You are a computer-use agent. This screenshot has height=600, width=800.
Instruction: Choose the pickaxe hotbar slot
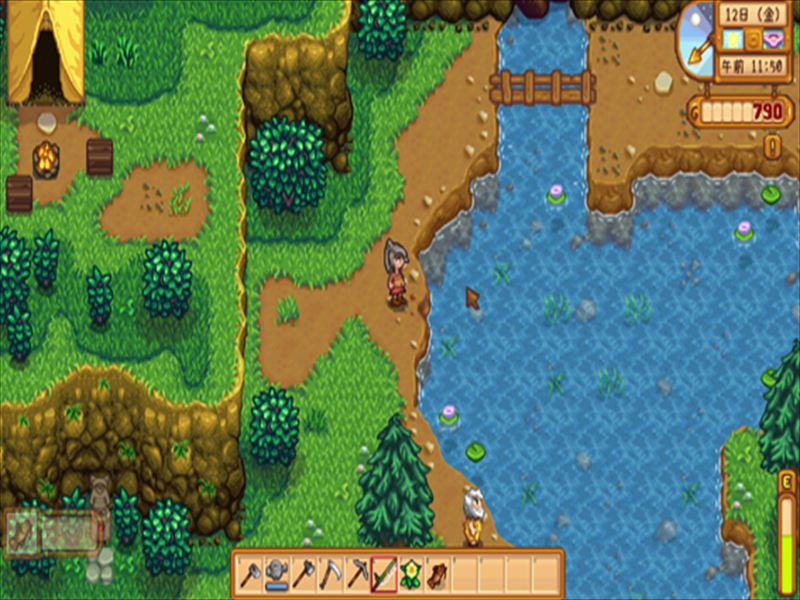click(357, 574)
